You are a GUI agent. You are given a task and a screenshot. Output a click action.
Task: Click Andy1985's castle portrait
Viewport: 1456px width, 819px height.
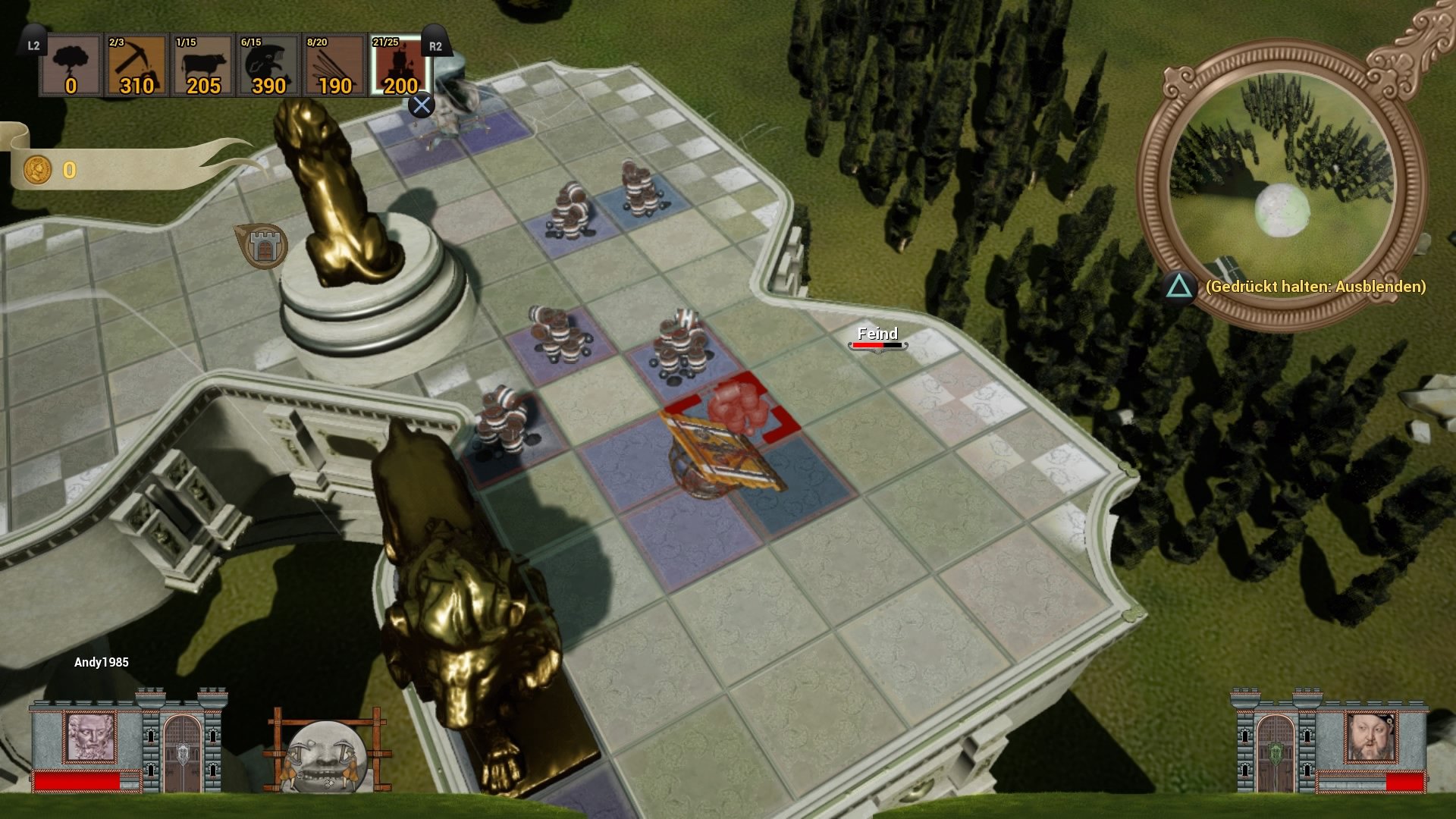pos(91,737)
